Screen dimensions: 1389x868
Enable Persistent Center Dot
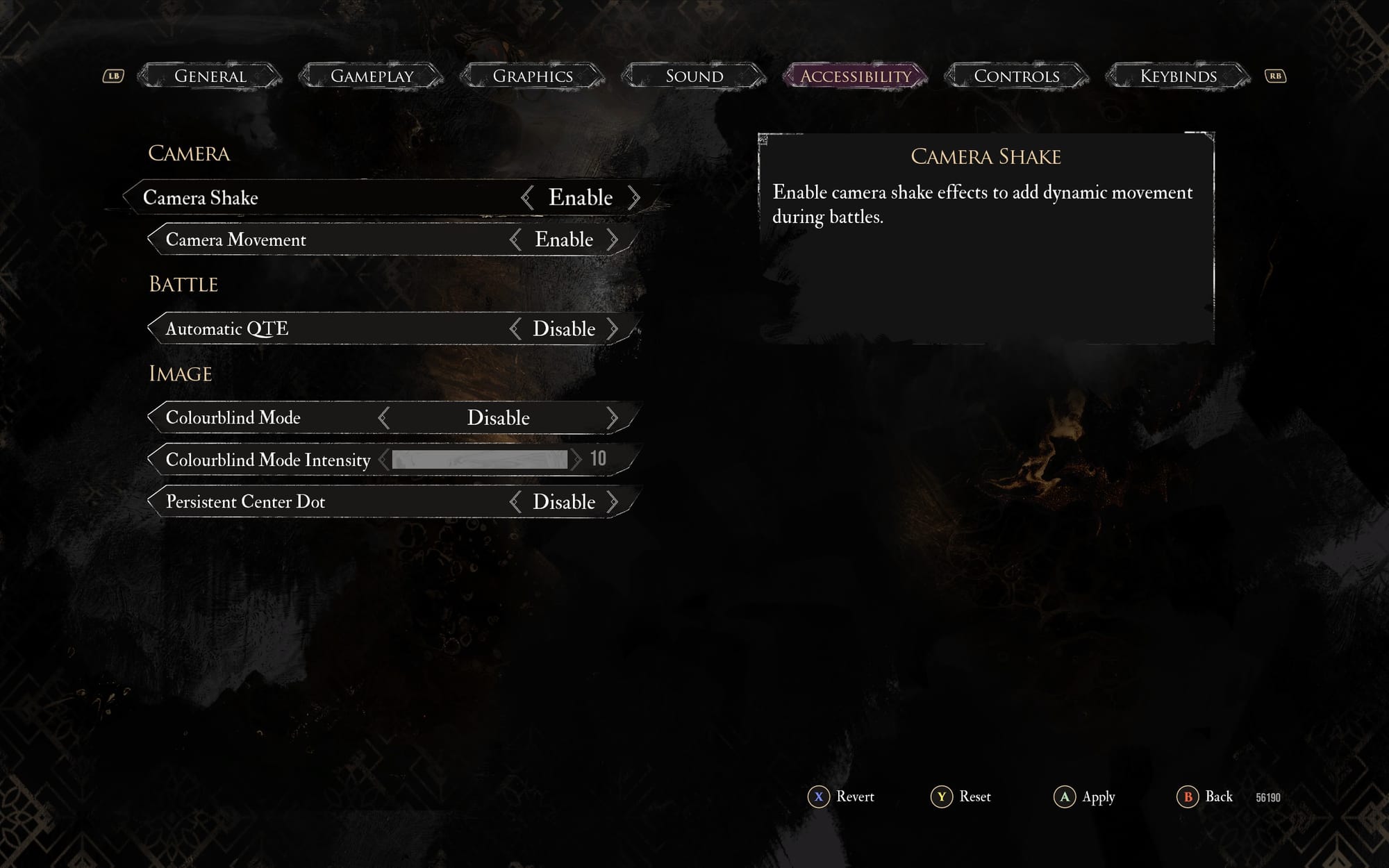click(x=614, y=501)
